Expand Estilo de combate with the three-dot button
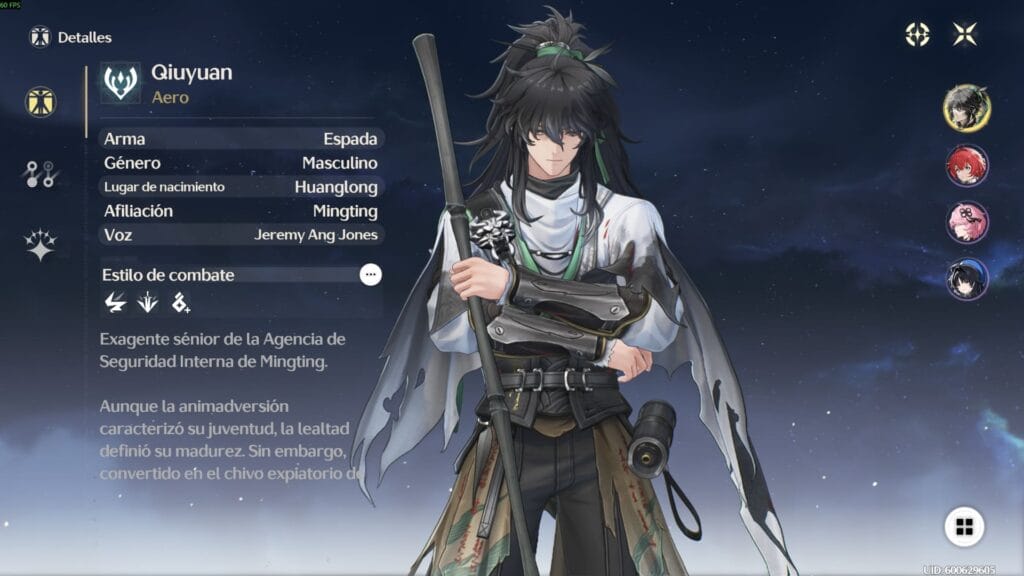Viewport: 1024px width, 576px height. pos(371,275)
